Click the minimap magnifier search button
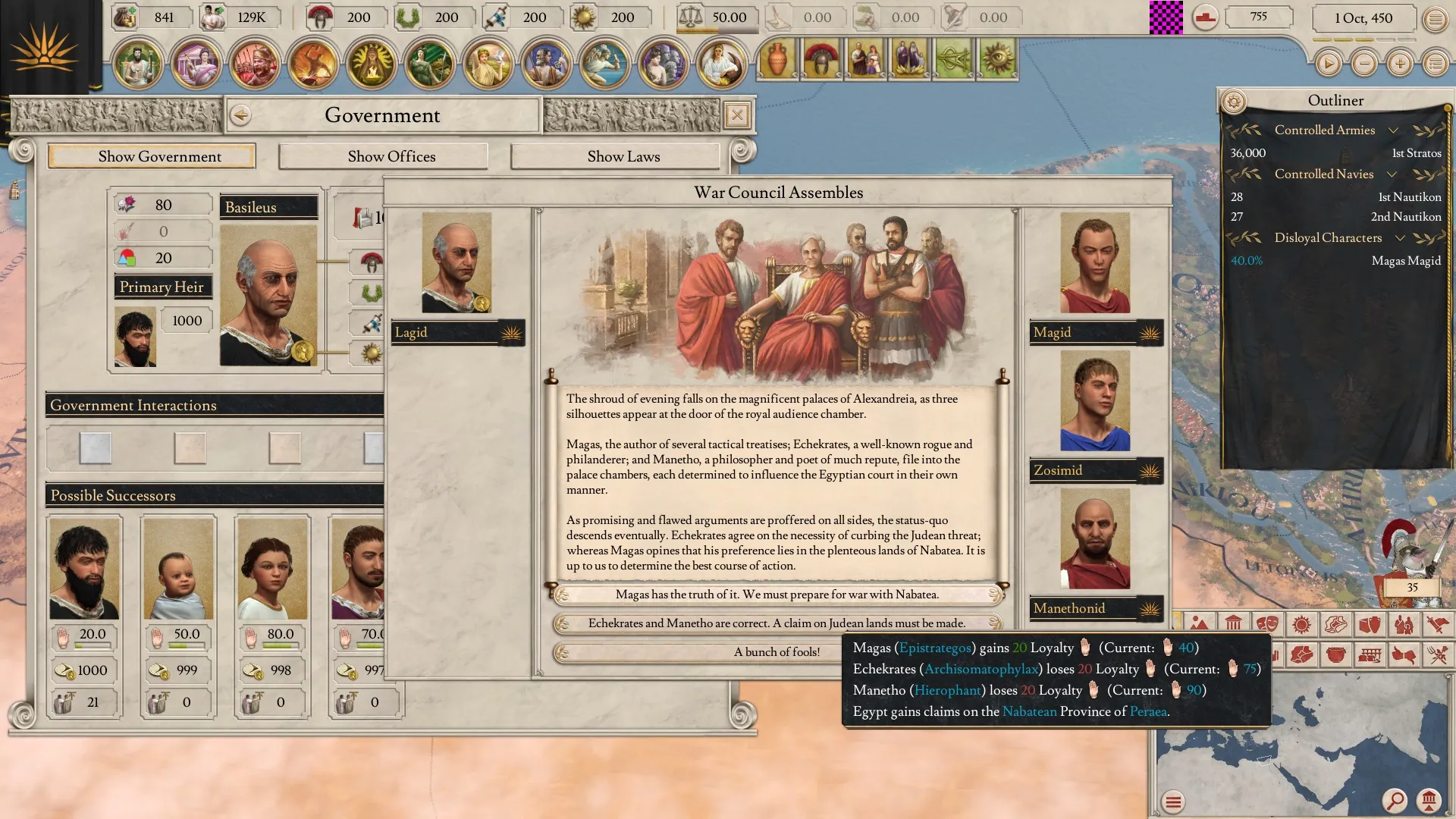This screenshot has width=1456, height=819. [1395, 799]
